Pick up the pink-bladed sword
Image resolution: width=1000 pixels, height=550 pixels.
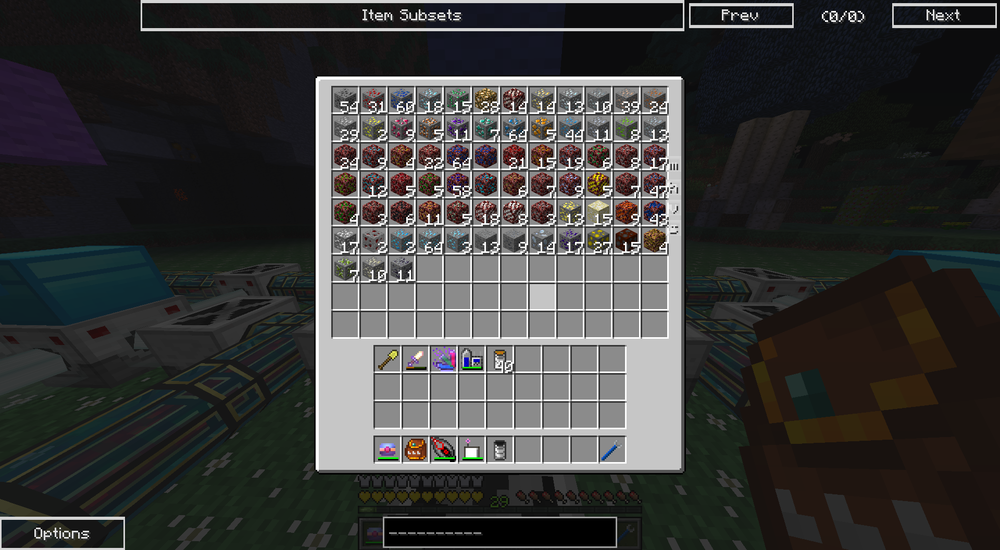[x=416, y=359]
